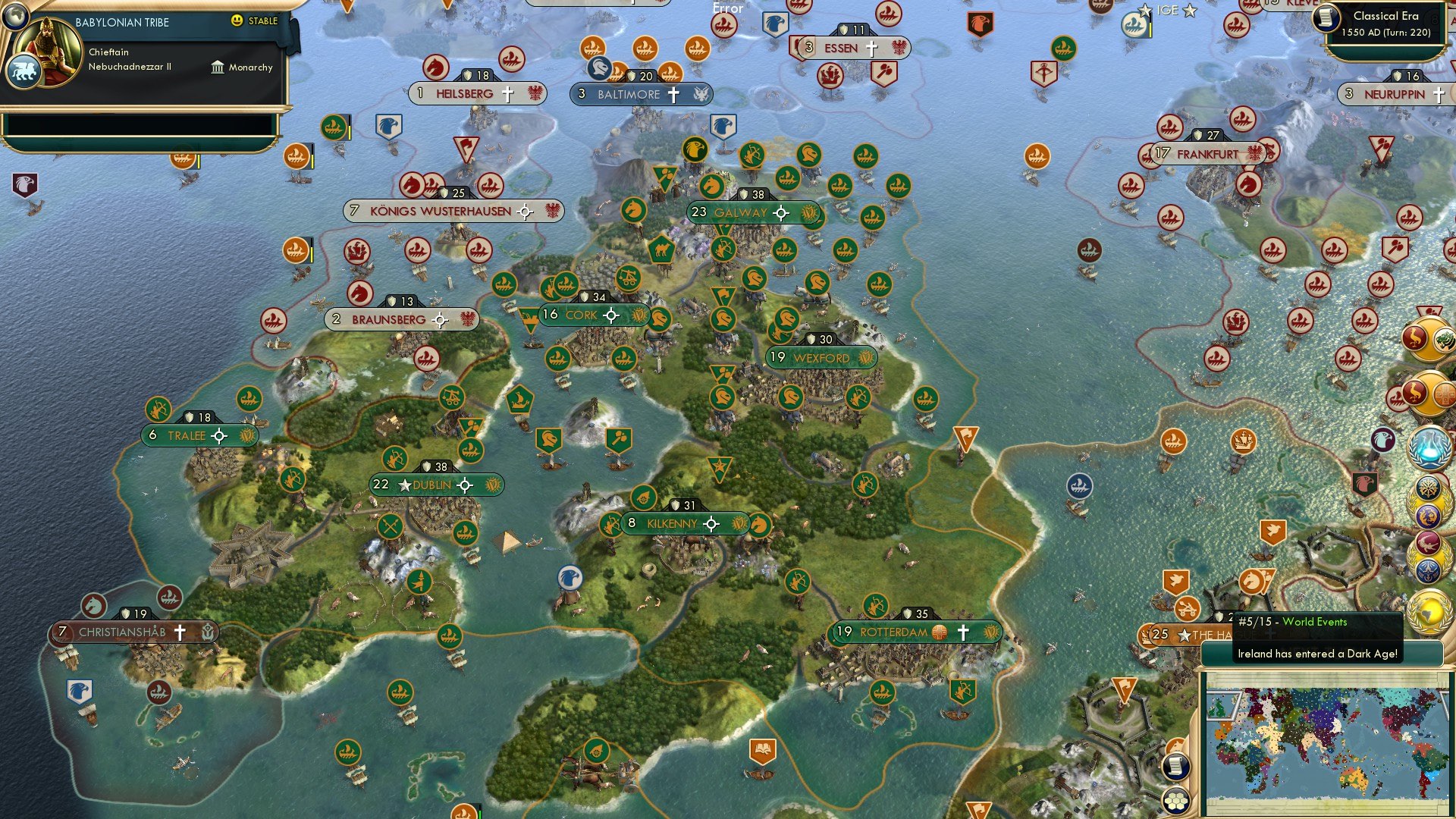The width and height of the screenshot is (1456, 819).
Task: Expand the 1550 AD Turn 220 banner
Action: 1388,34
